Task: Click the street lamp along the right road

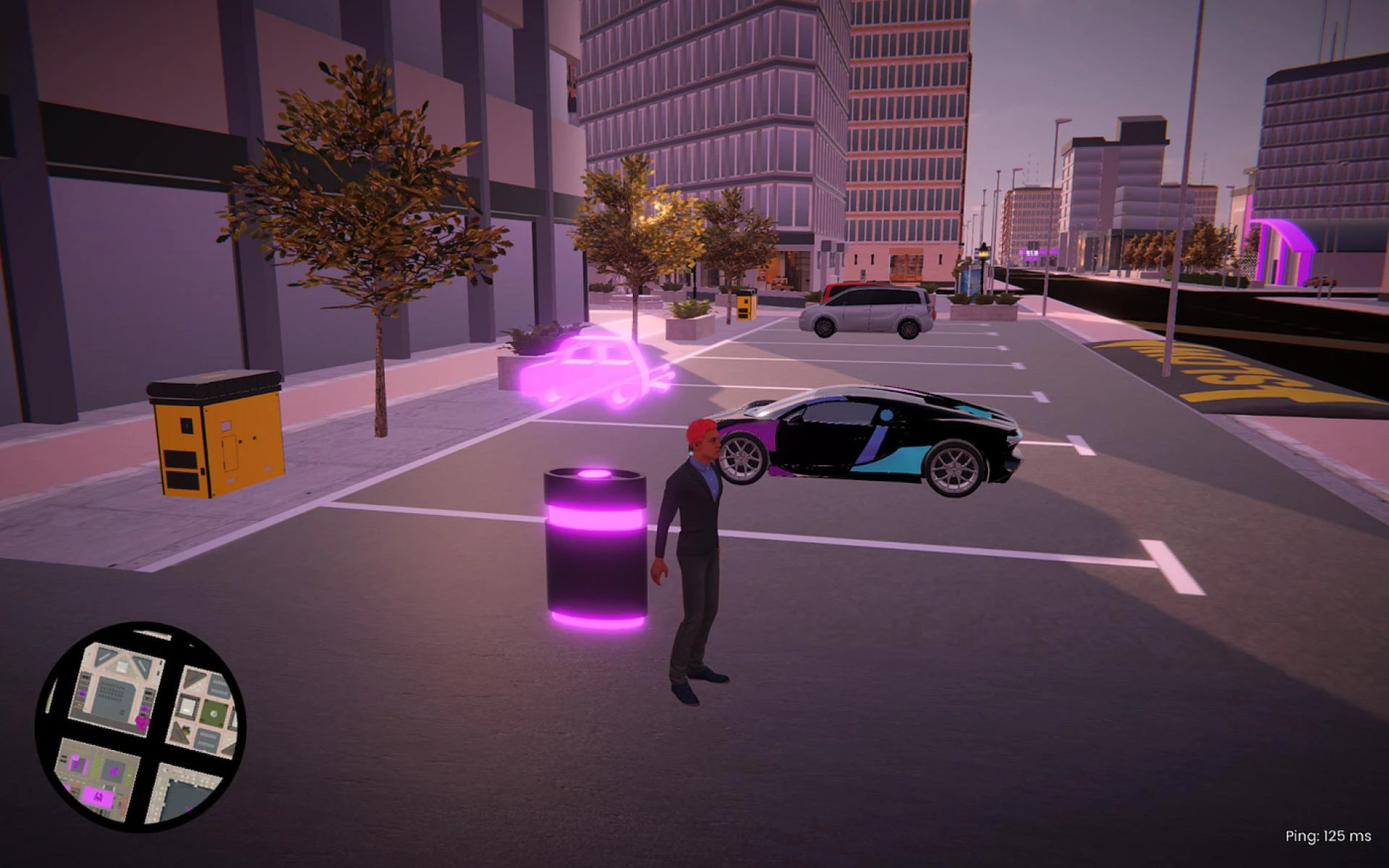Action: tap(983, 251)
